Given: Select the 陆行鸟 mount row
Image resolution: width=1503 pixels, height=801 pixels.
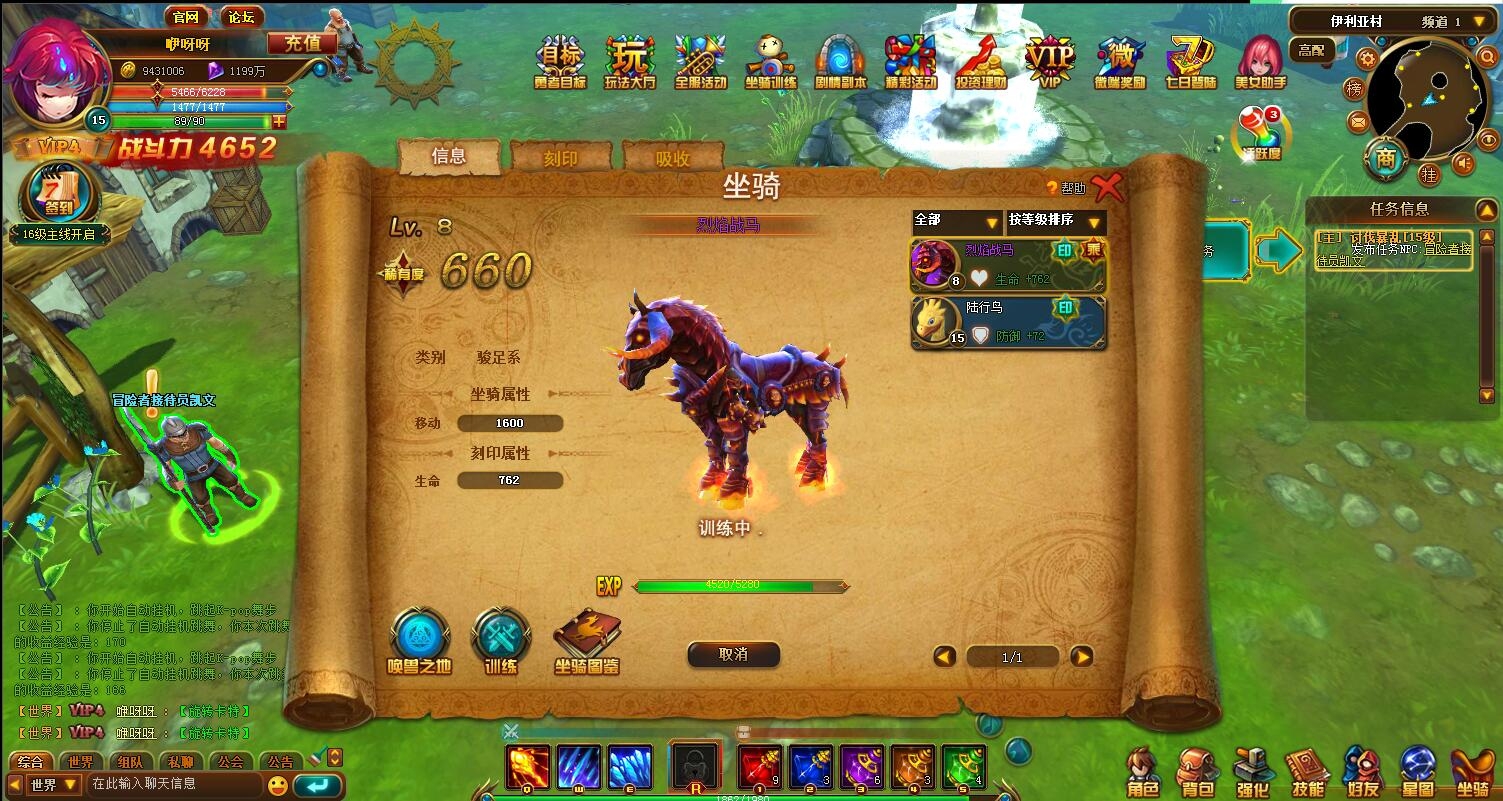Looking at the screenshot, I should 1008,322.
